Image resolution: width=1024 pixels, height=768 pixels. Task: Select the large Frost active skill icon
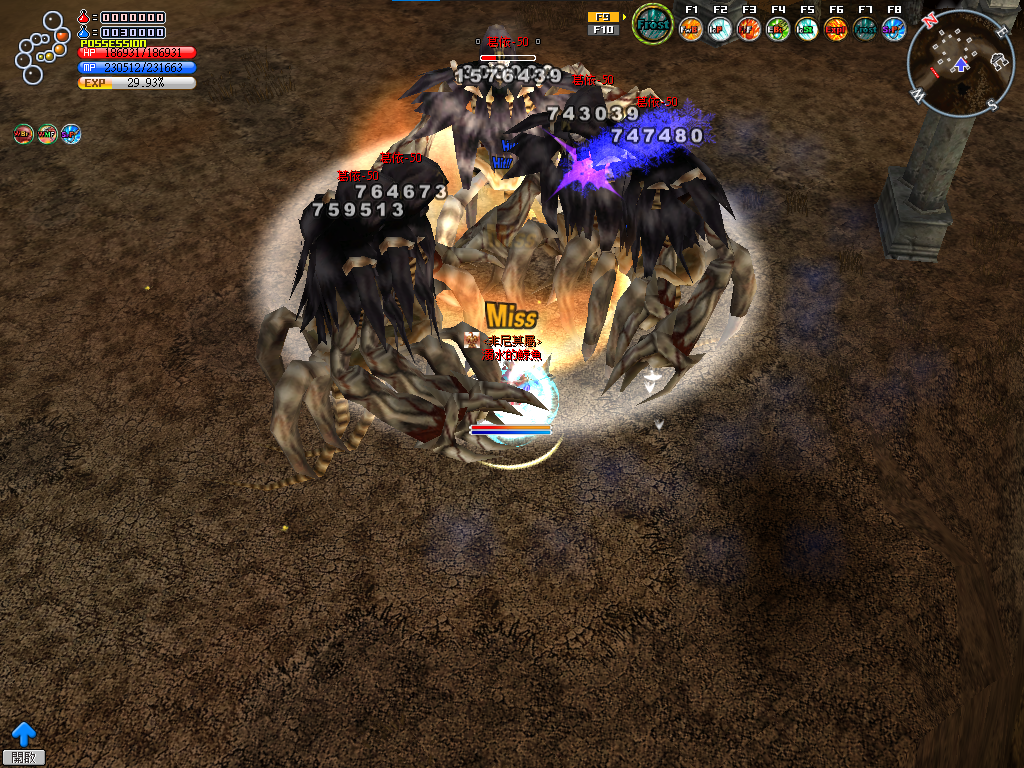pyautogui.click(x=653, y=24)
